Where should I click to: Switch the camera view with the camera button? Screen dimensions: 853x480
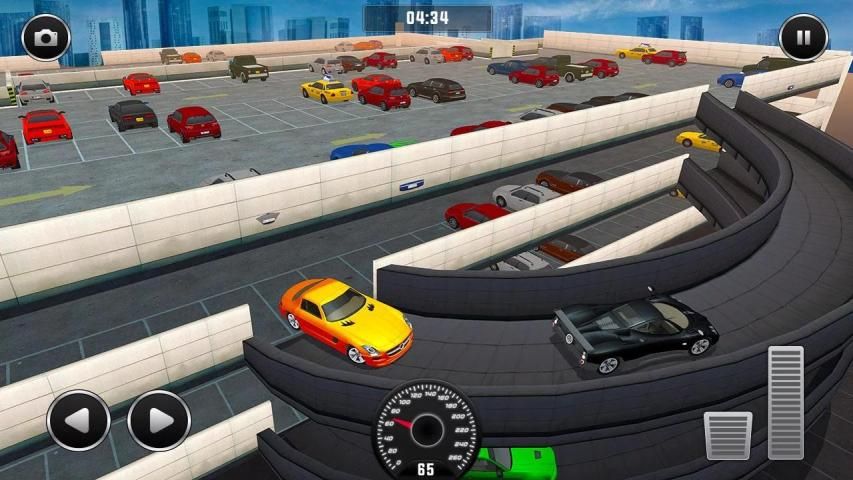coord(45,38)
